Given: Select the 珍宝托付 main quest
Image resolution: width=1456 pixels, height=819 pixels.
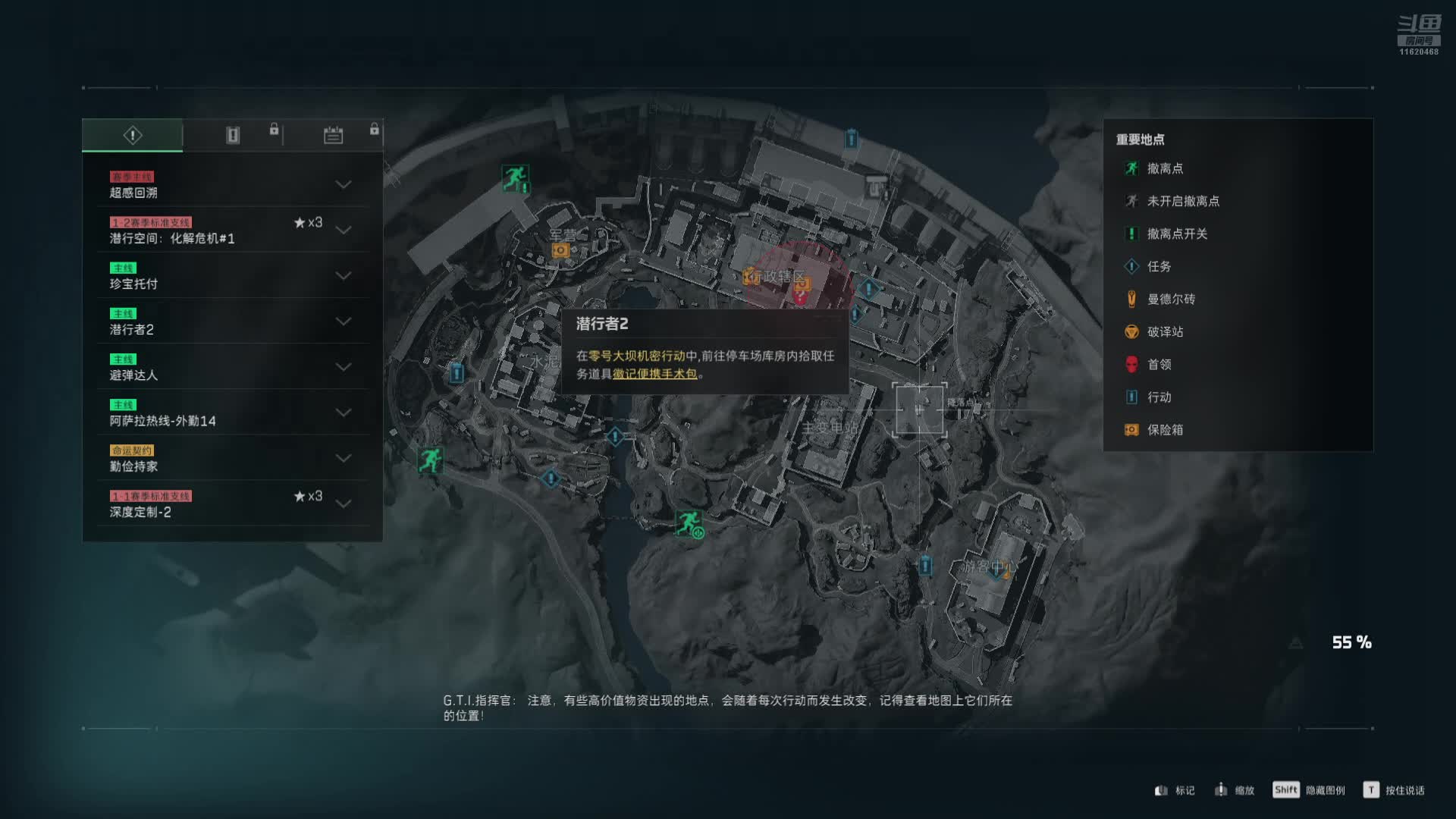Looking at the screenshot, I should 227,276.
